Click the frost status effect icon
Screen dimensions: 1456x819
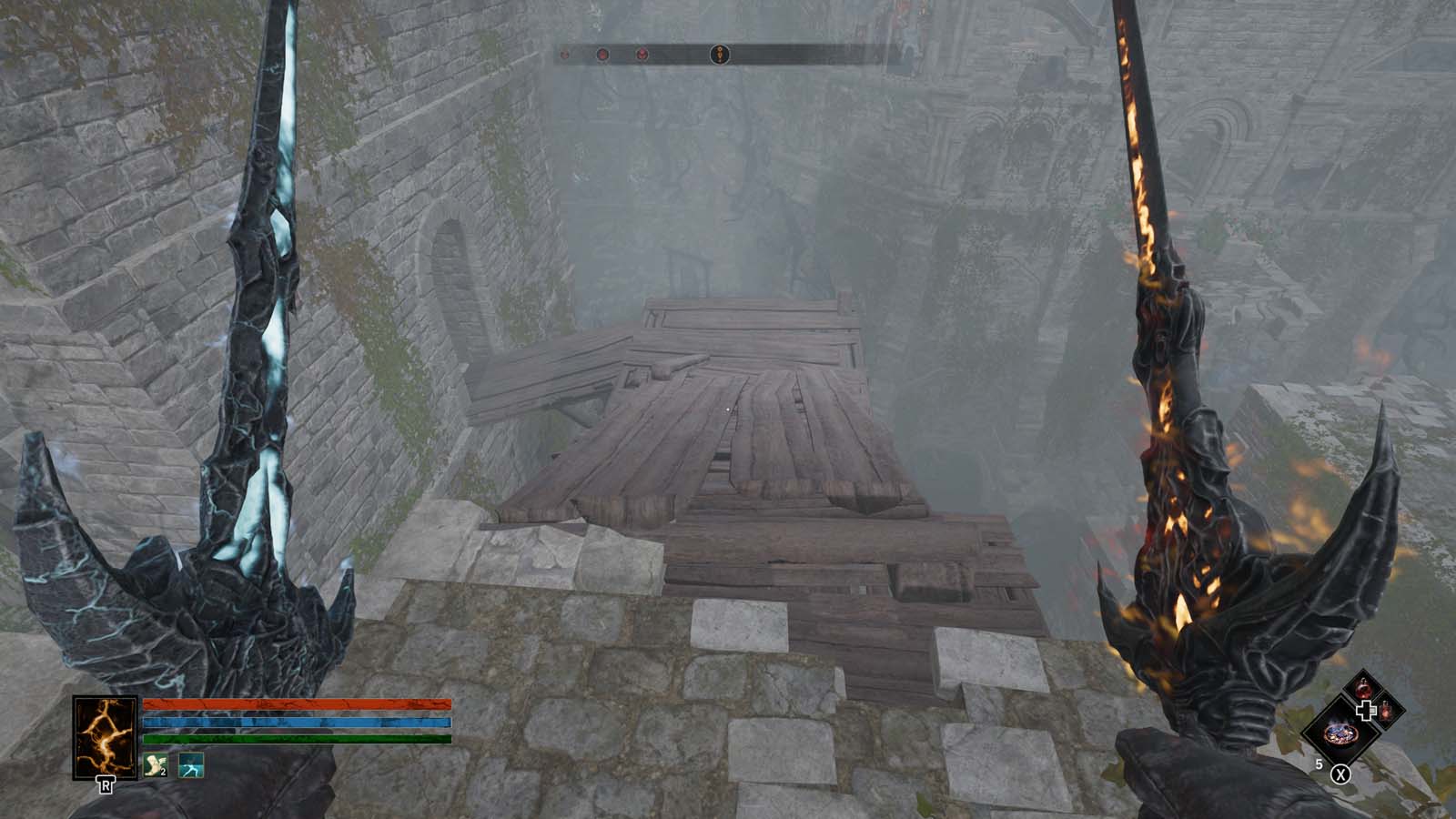[191, 765]
